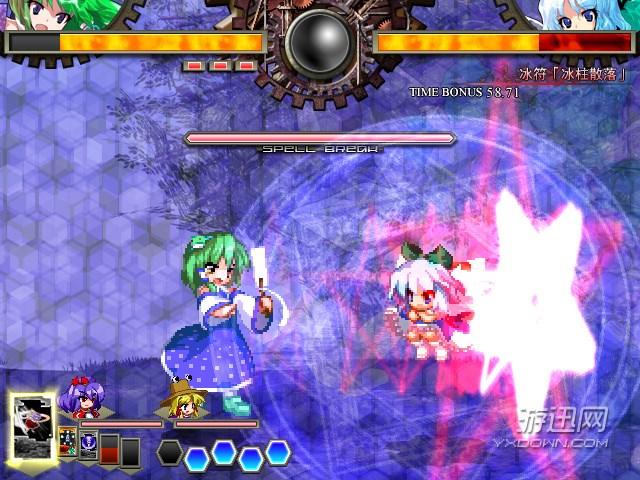The width and height of the screenshot is (640, 480).
Task: Click the central dark orb in the gear
Action: [x=318, y=43]
